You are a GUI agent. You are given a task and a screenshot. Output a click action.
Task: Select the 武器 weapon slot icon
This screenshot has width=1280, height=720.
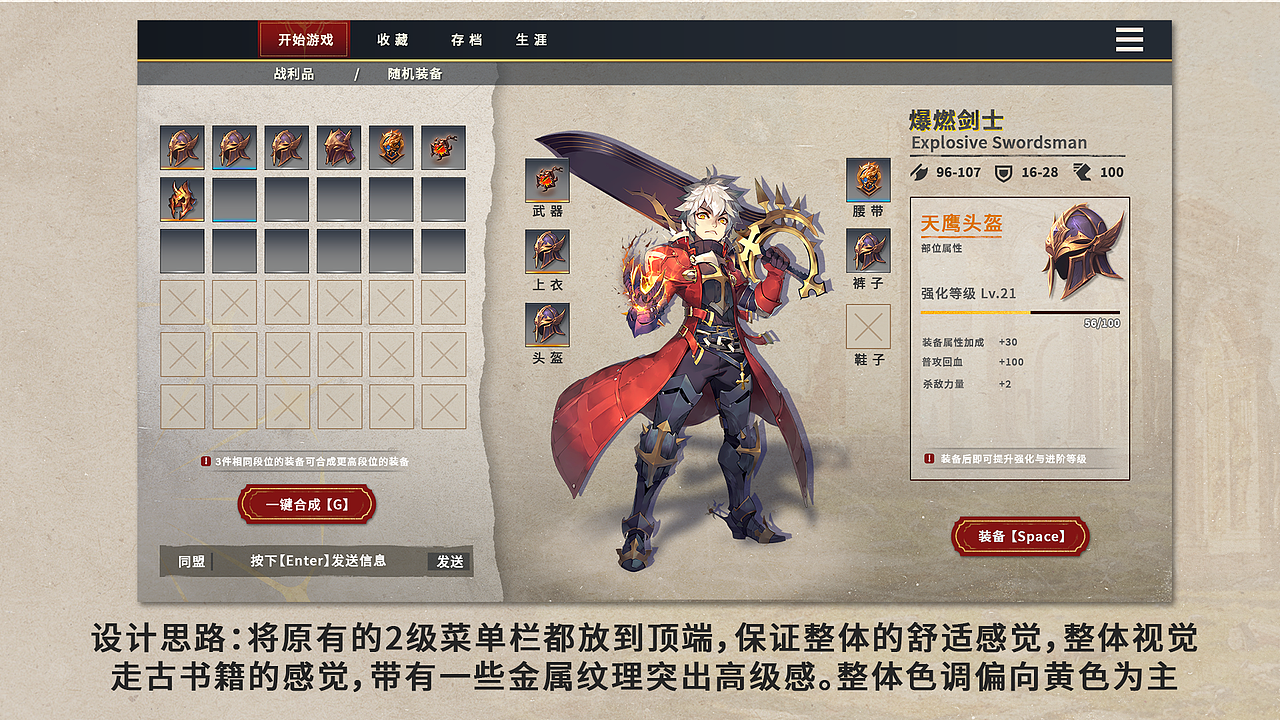pos(546,182)
